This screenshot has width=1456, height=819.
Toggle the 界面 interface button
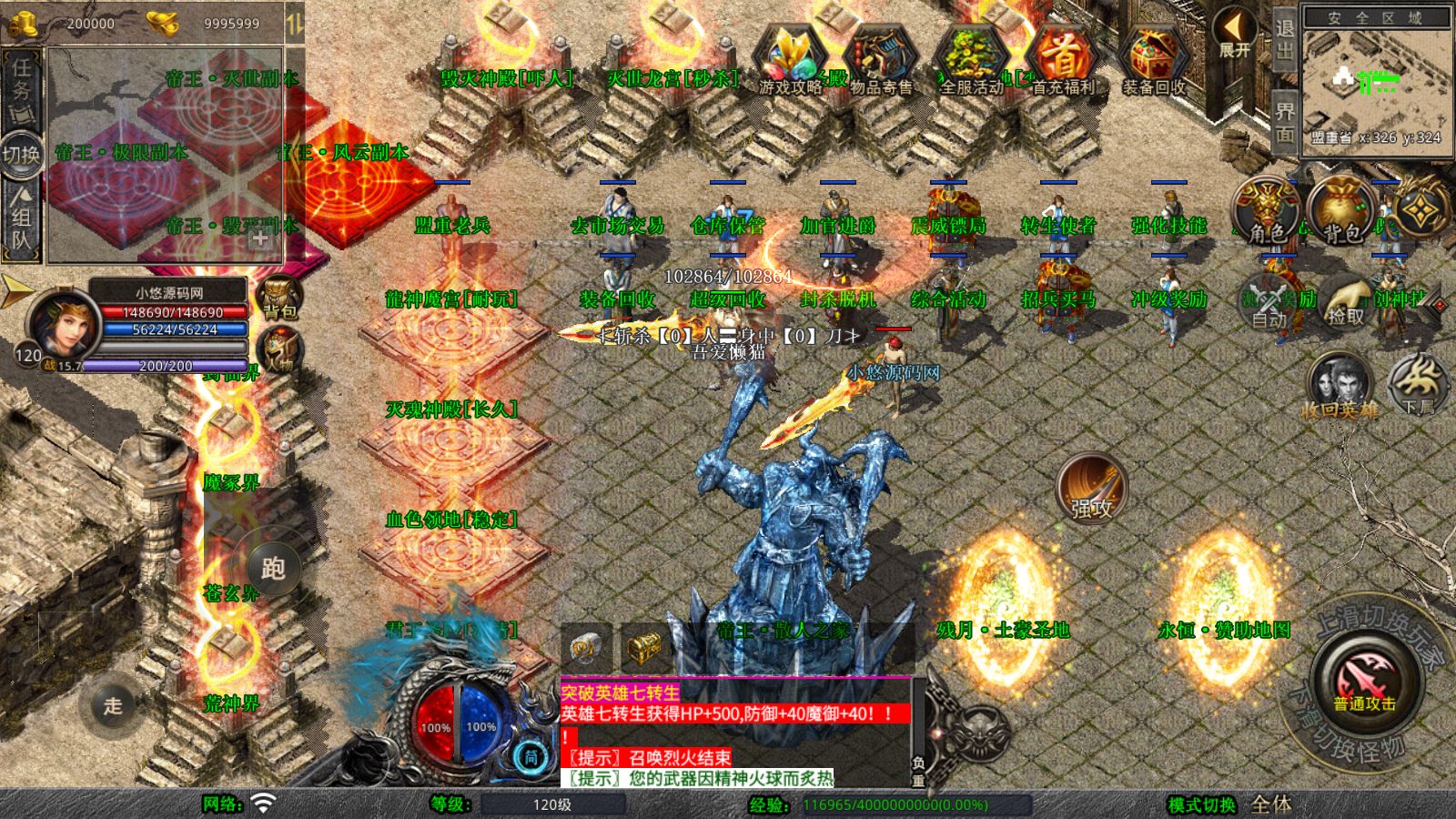pos(1284,121)
